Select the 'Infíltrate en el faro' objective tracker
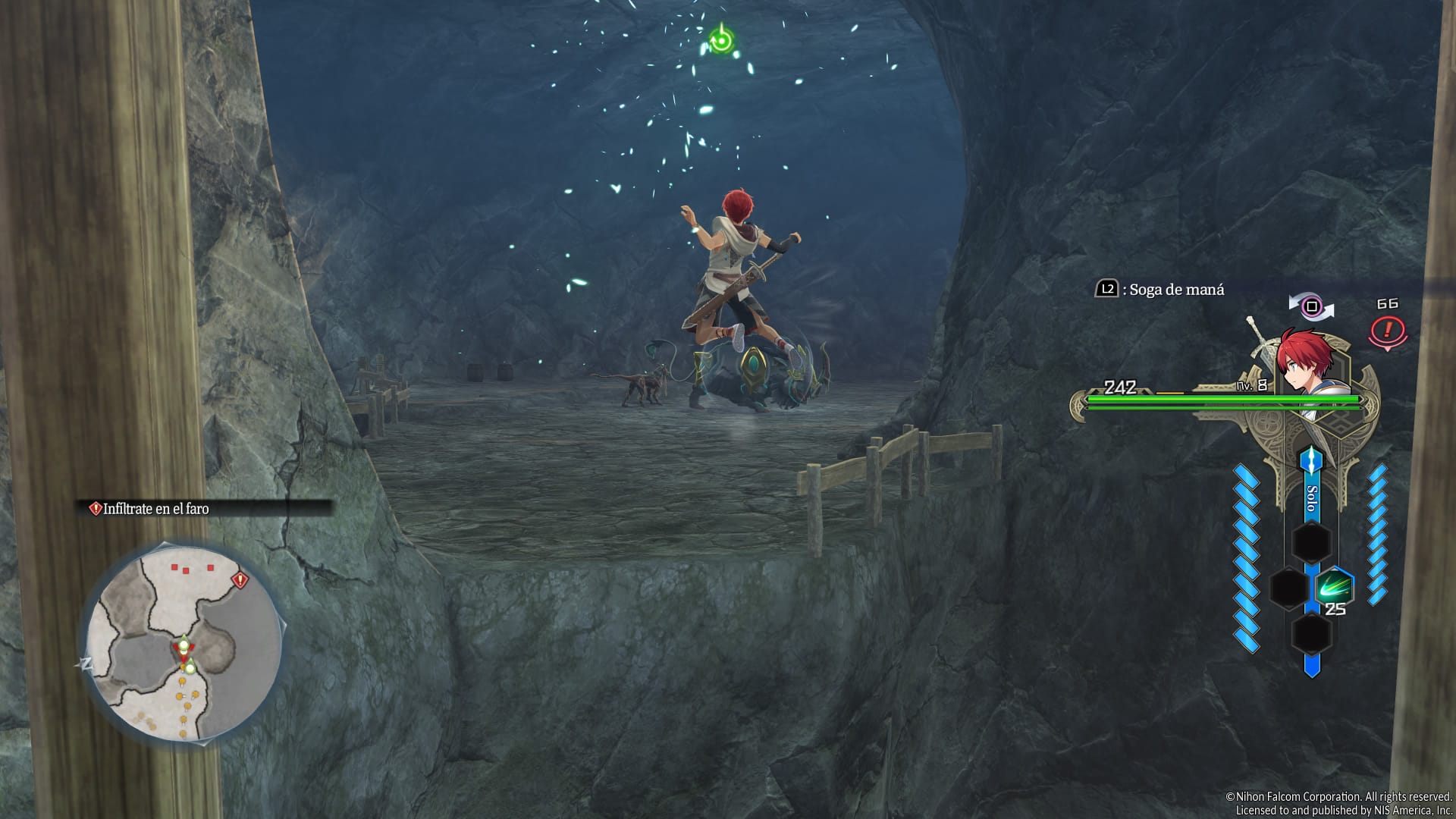Viewport: 1456px width, 819px height. (156, 509)
